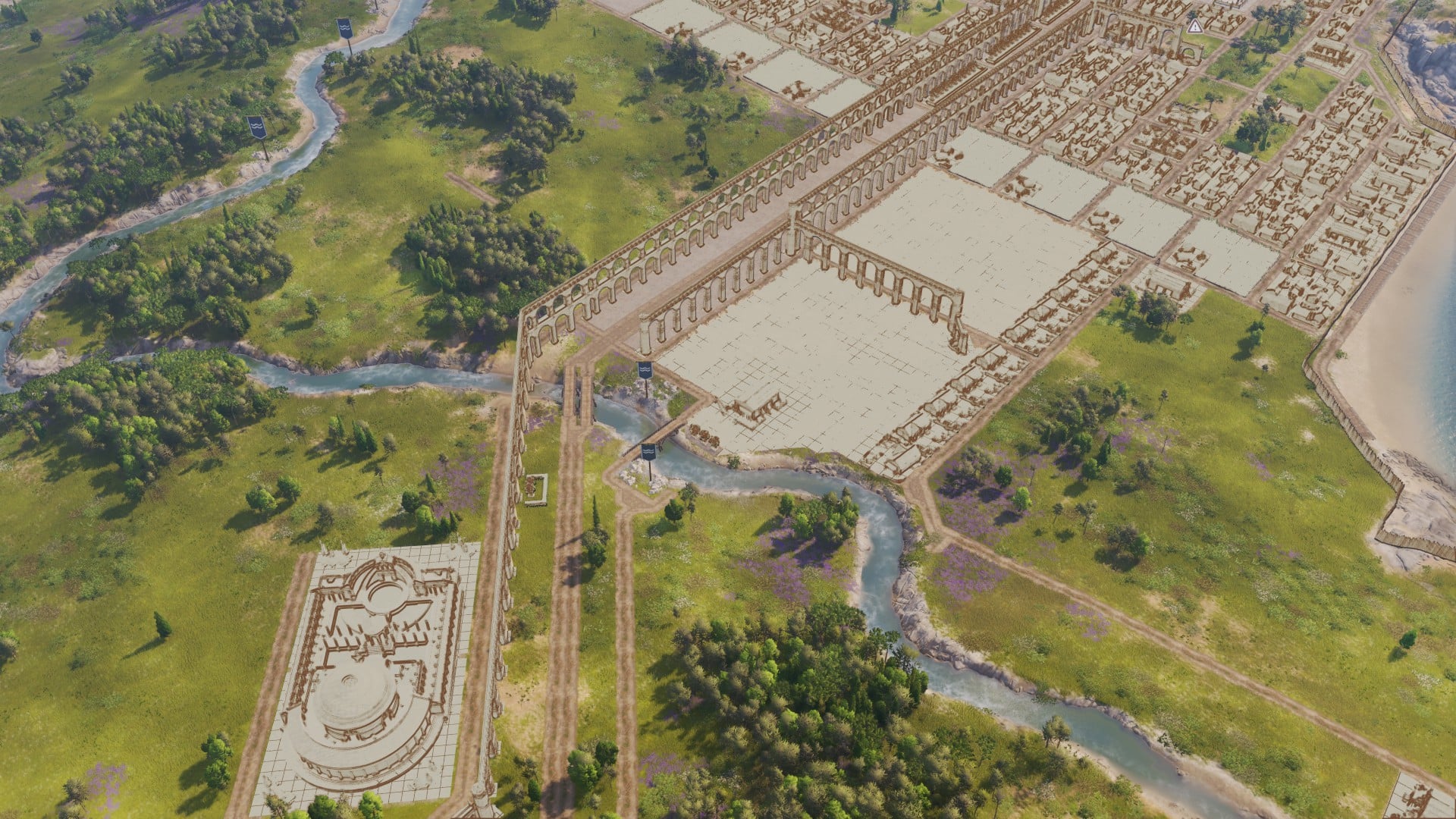Click the warning triangle alert icon

pyautogui.click(x=1195, y=27)
